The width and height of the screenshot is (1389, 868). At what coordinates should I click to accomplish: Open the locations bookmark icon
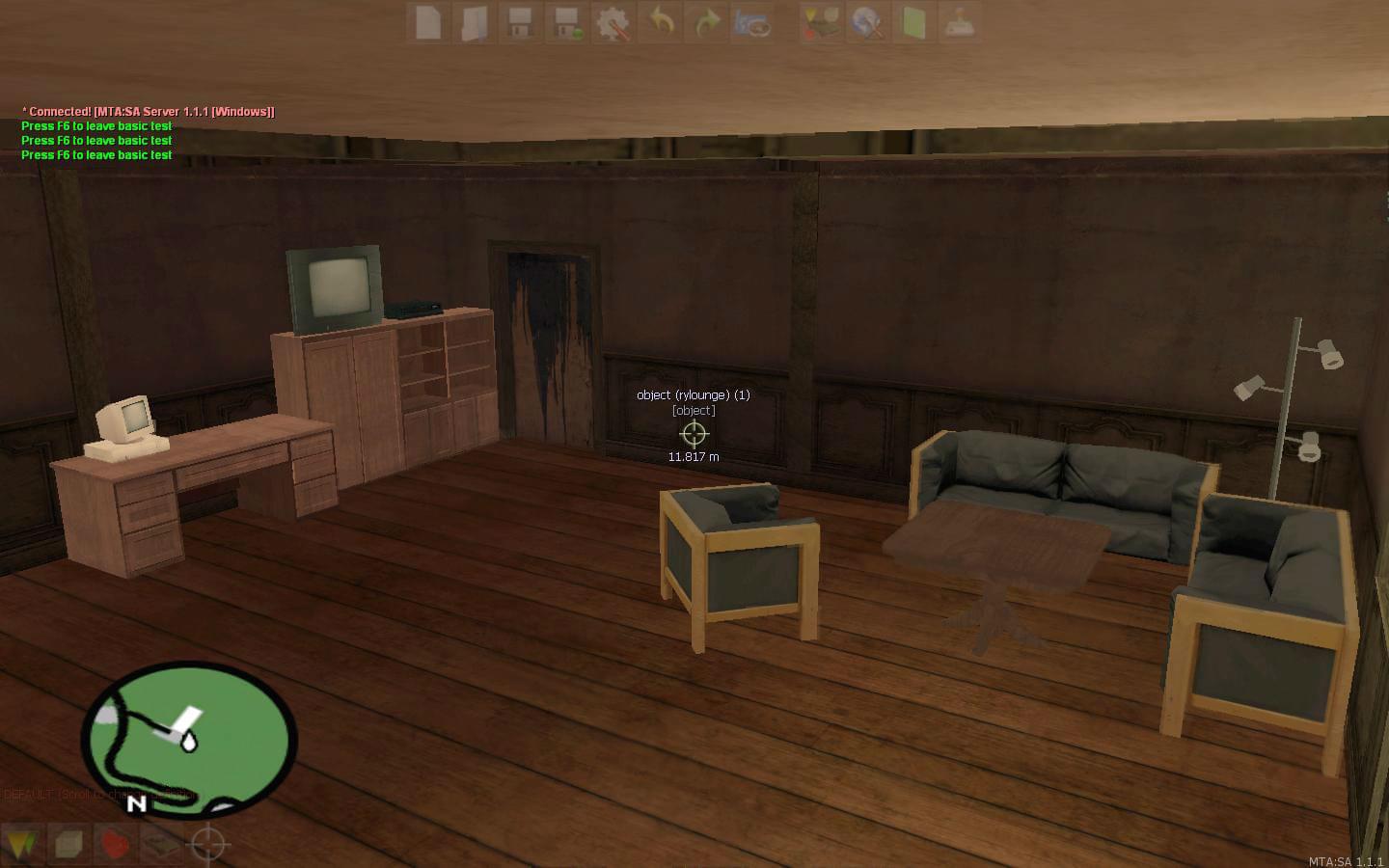tap(753, 22)
